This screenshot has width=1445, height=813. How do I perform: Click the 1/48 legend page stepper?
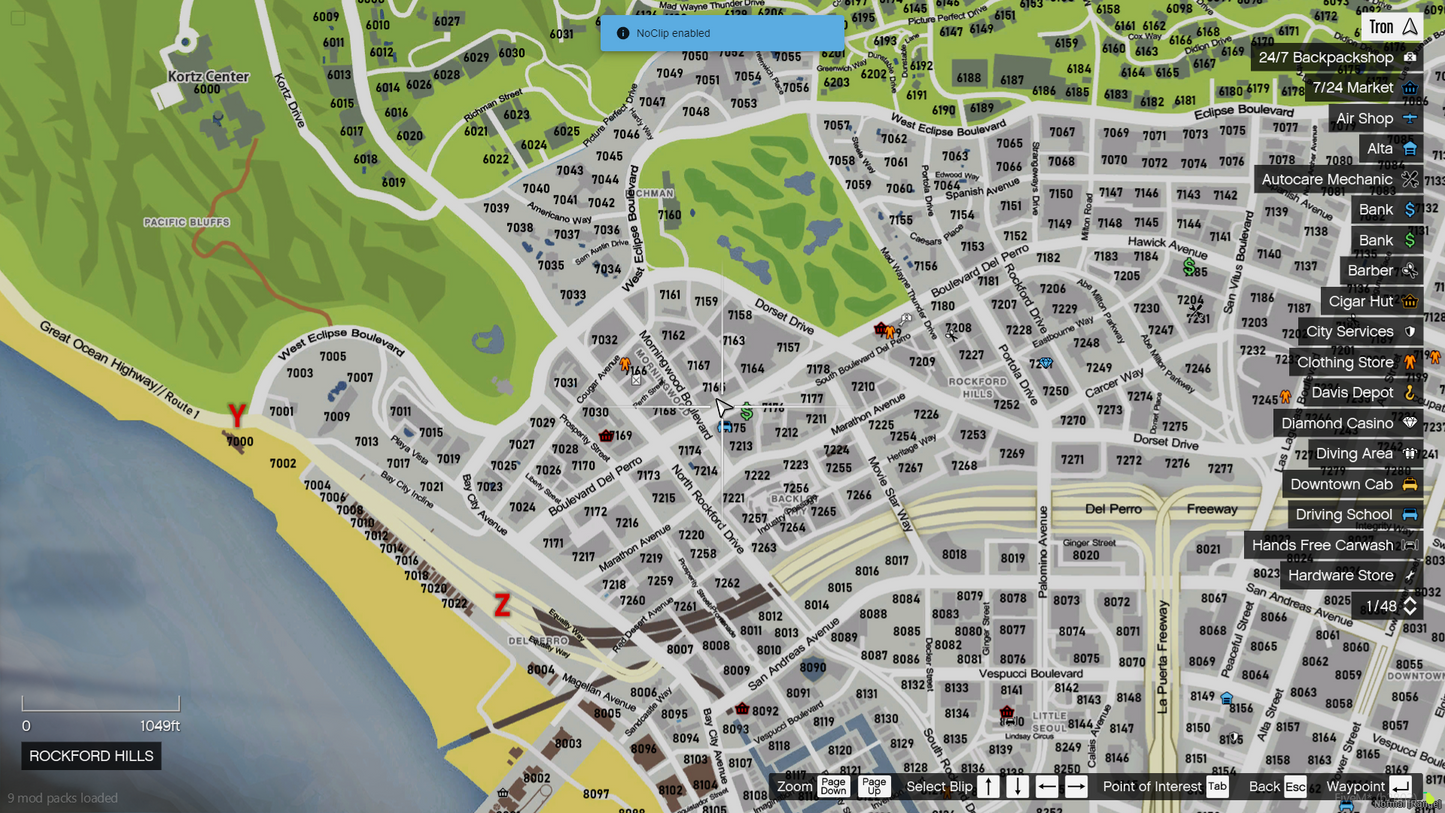point(1409,606)
